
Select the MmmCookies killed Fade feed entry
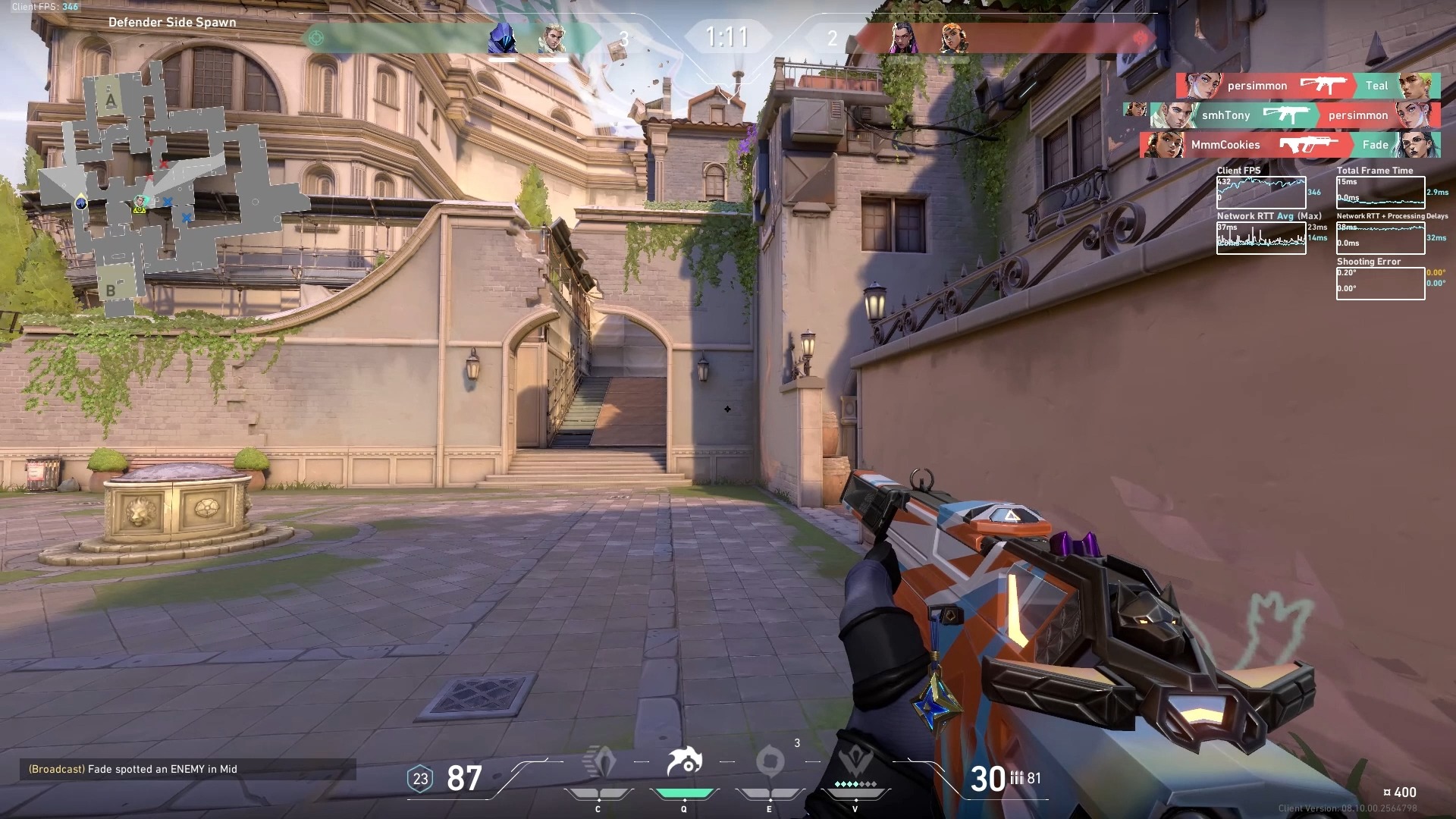click(1289, 145)
